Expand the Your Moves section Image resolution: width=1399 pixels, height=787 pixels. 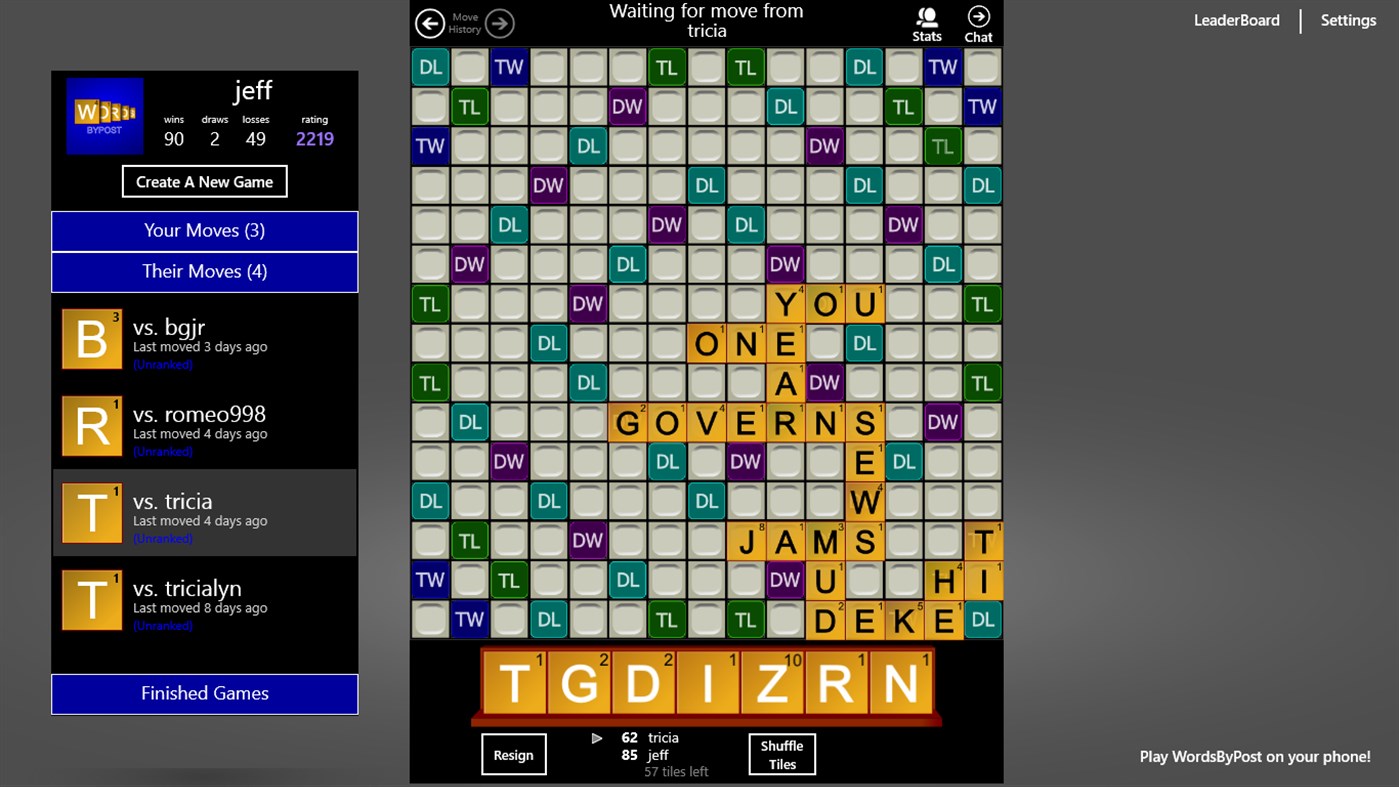(x=204, y=230)
